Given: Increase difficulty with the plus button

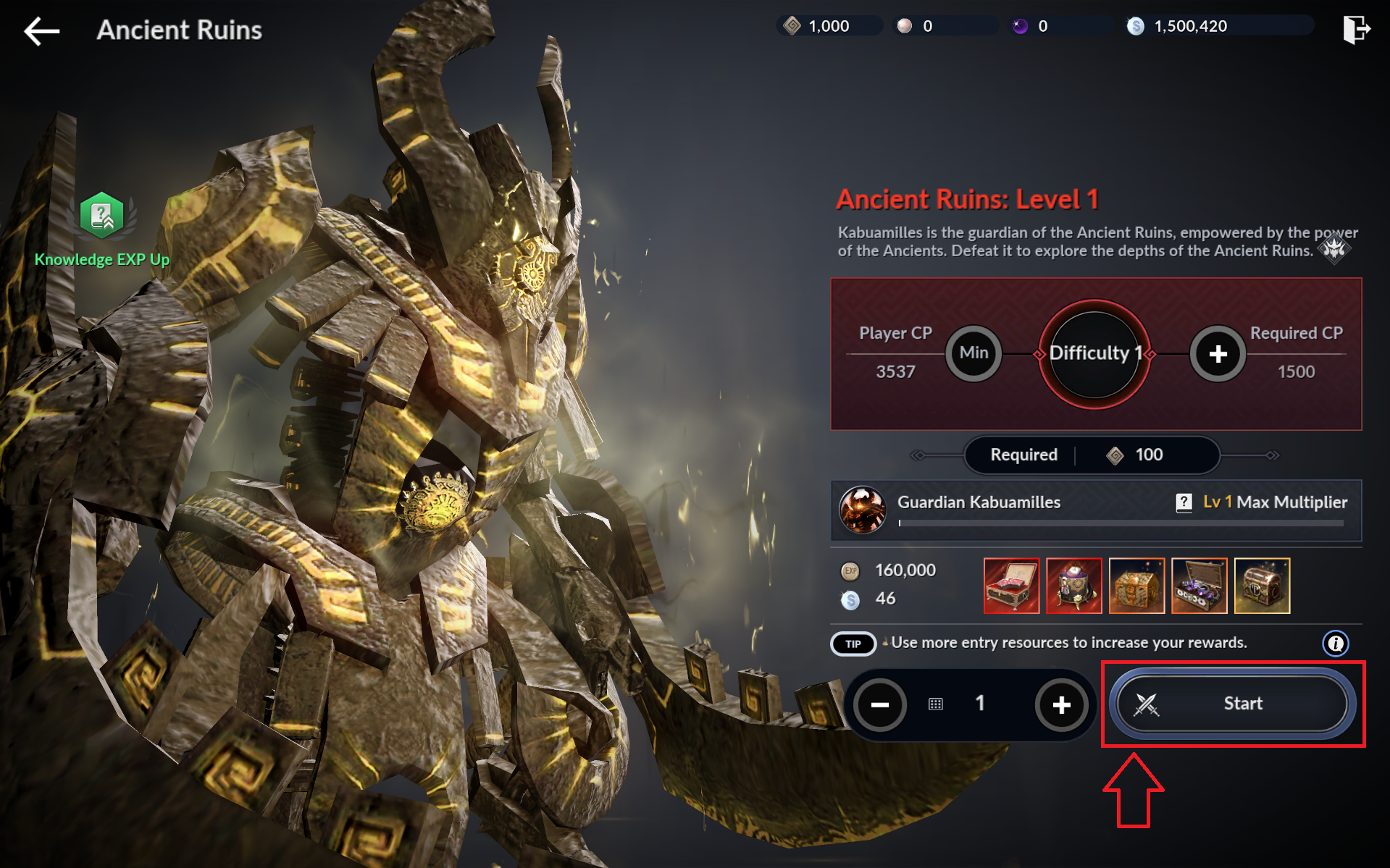Looking at the screenshot, I should 1218,354.
